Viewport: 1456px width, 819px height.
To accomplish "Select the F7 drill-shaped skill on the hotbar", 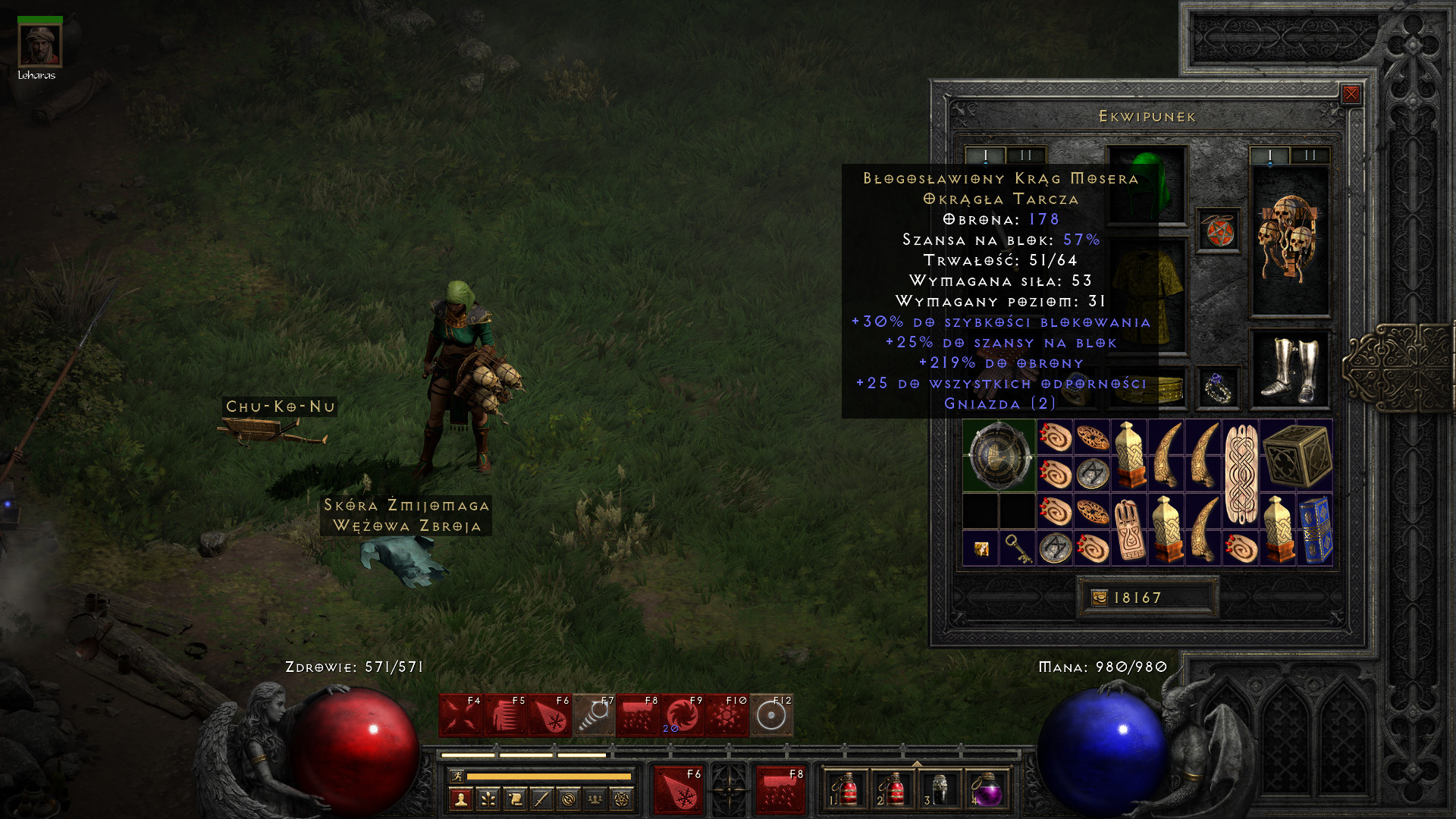I will click(x=594, y=715).
